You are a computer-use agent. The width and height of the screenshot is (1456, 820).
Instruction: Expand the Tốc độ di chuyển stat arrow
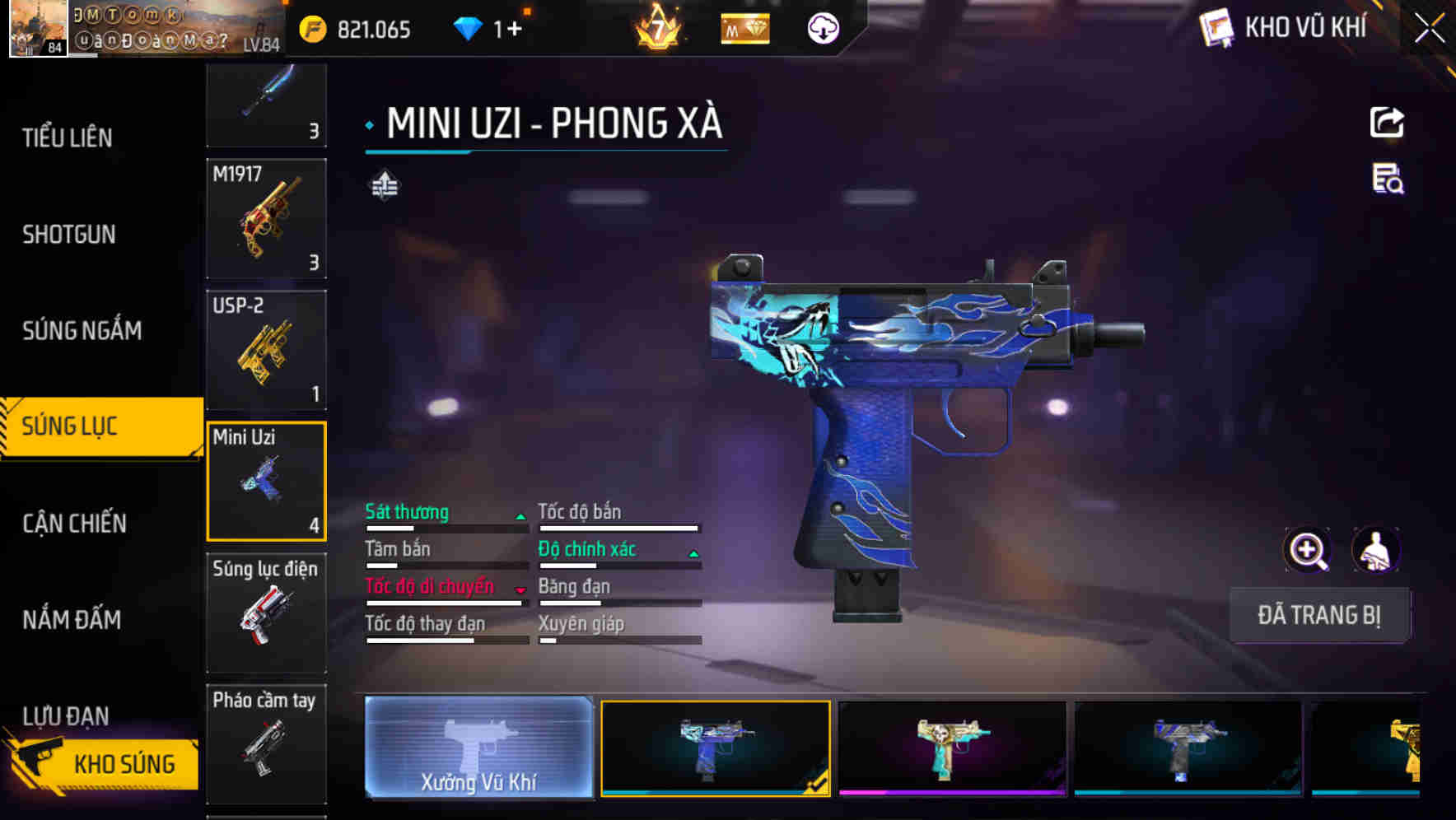click(x=520, y=589)
